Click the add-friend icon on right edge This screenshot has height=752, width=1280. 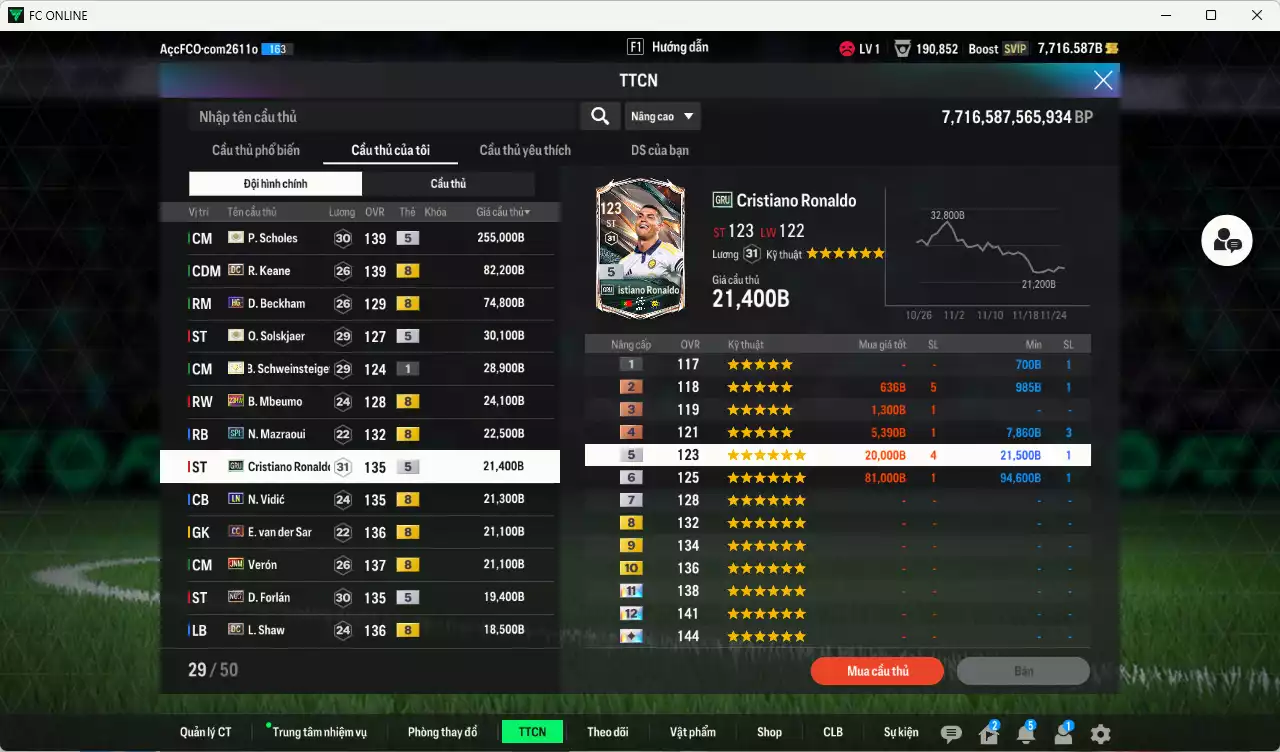click(1227, 240)
